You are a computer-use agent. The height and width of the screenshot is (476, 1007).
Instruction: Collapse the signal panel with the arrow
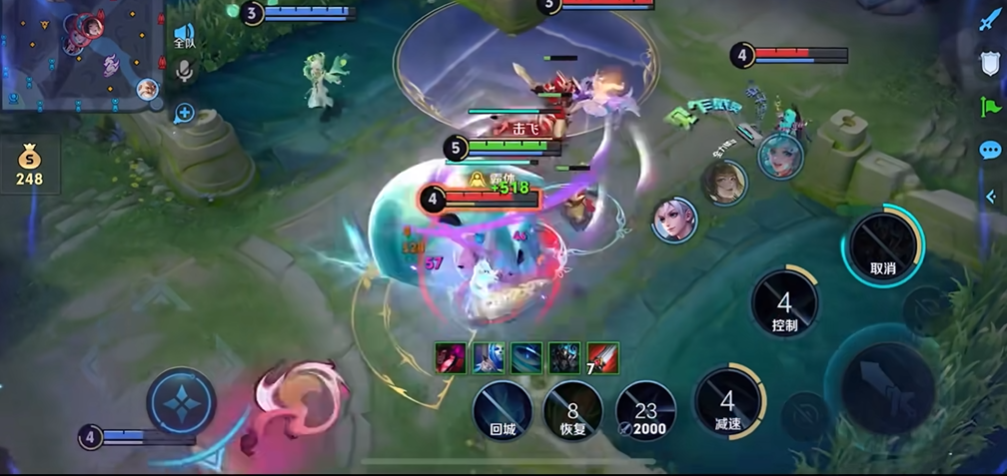[990, 197]
